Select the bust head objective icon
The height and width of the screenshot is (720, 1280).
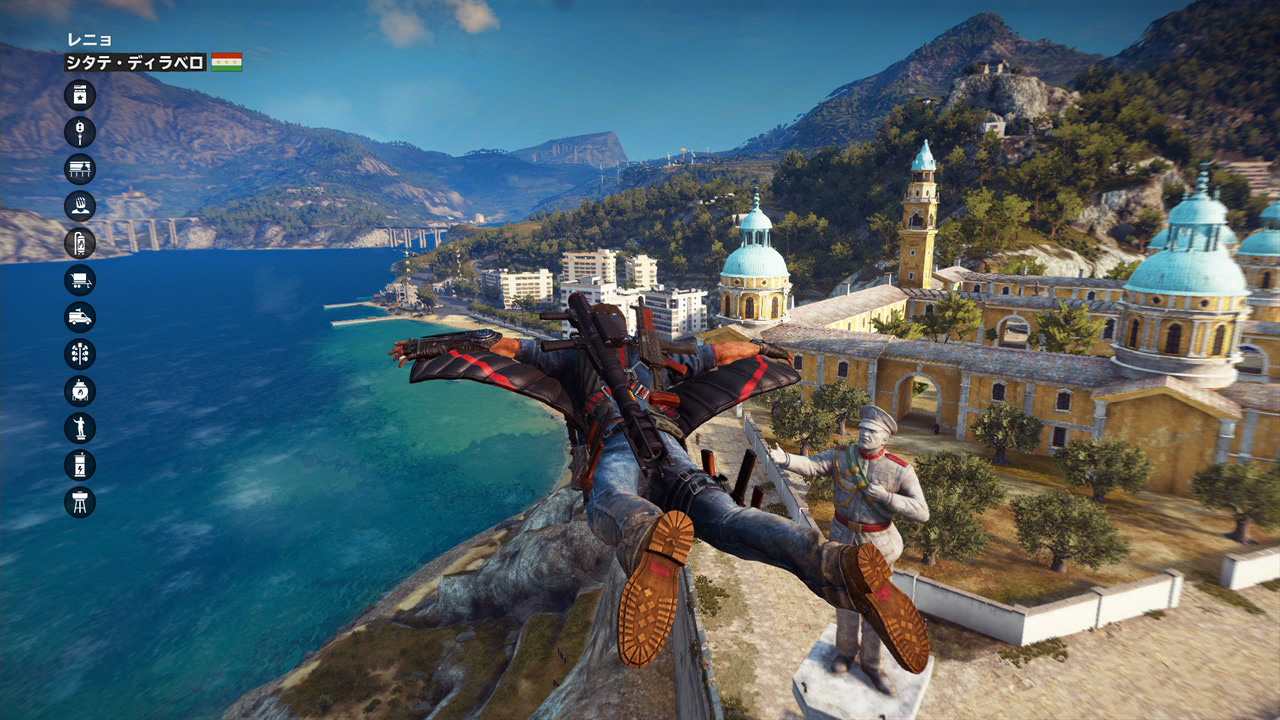[x=80, y=206]
